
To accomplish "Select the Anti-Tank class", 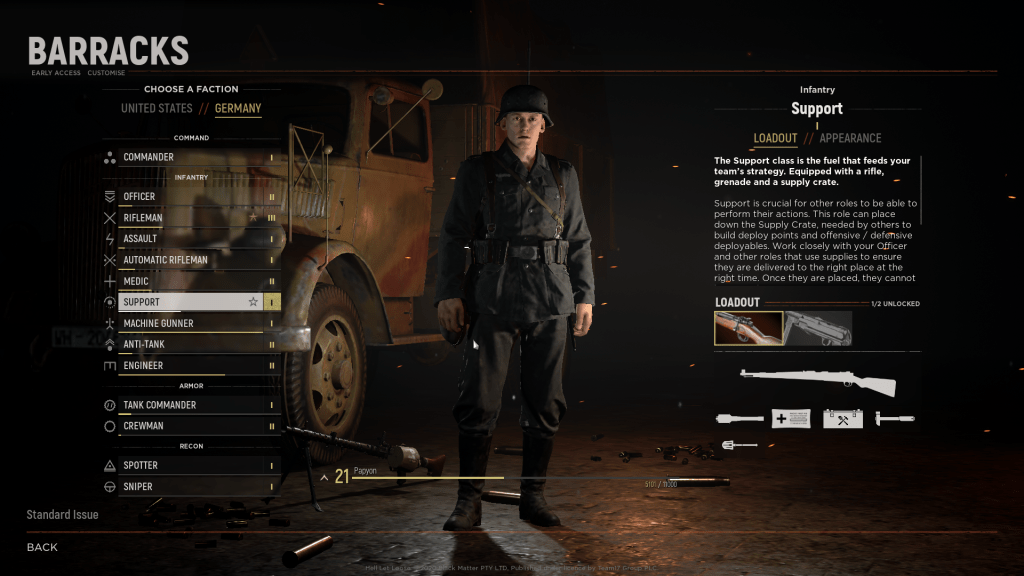I will pos(190,344).
